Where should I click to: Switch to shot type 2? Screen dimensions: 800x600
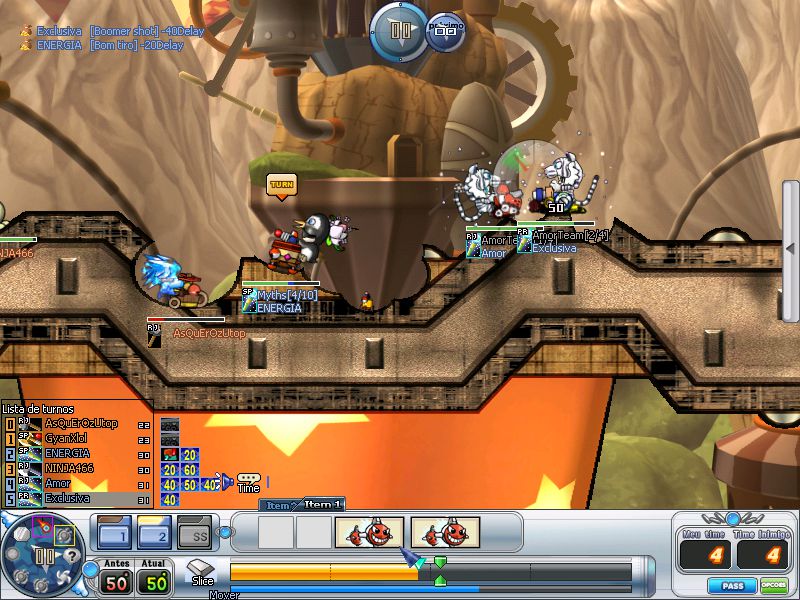(153, 533)
